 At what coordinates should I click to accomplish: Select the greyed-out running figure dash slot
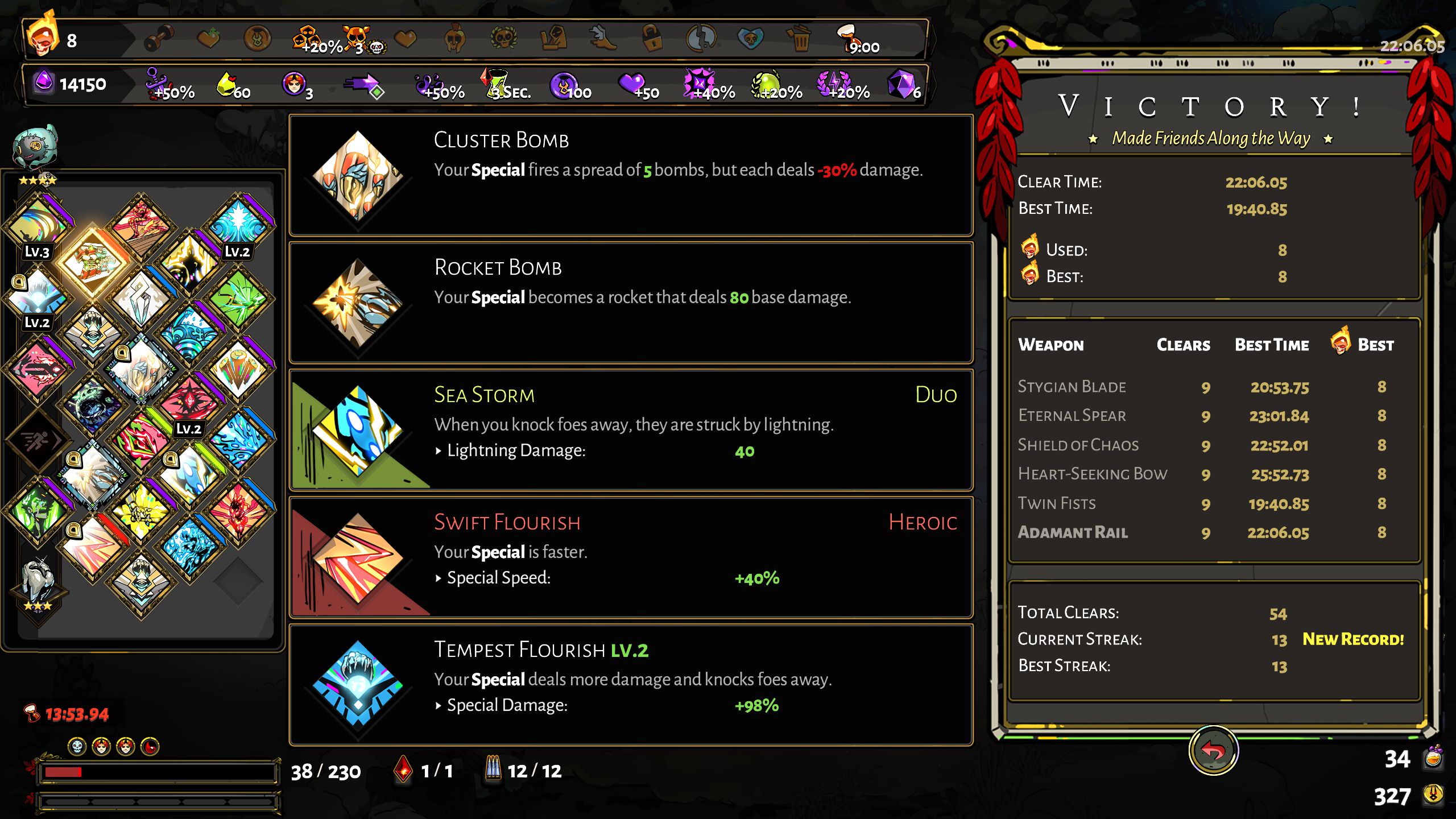pos(38,440)
